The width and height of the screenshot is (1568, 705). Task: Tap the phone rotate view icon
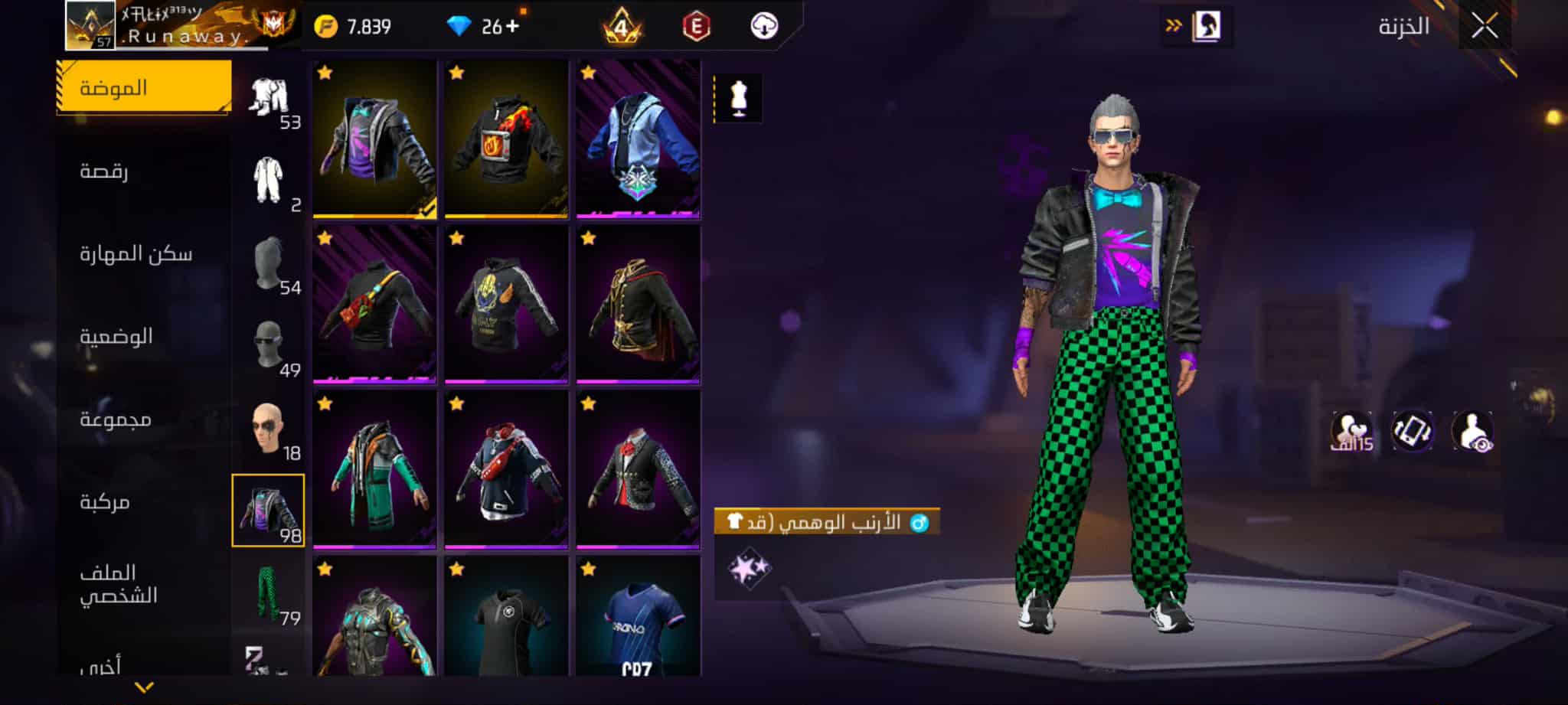[1412, 431]
